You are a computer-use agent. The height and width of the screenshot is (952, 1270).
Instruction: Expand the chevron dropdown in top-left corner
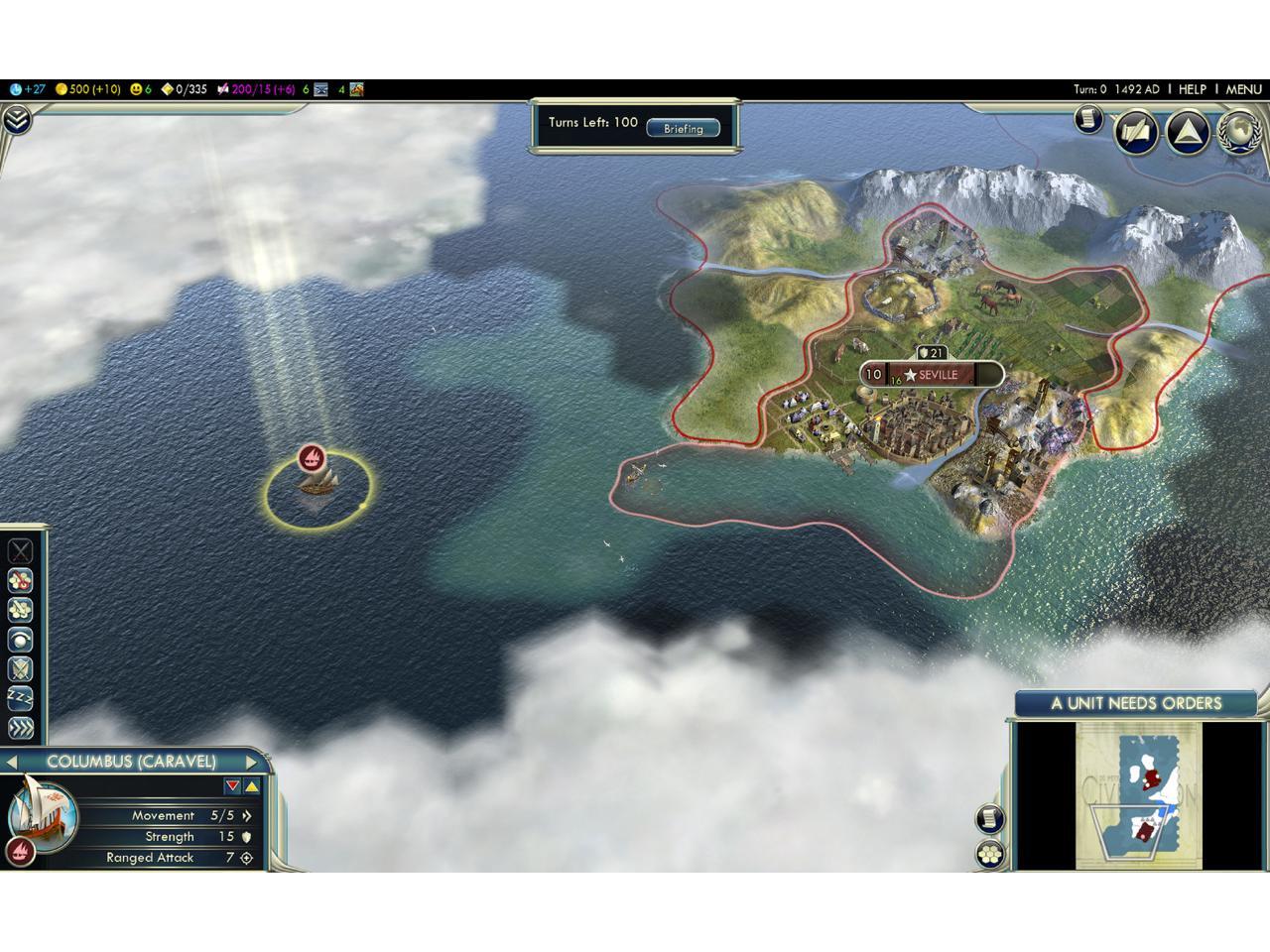coord(17,120)
